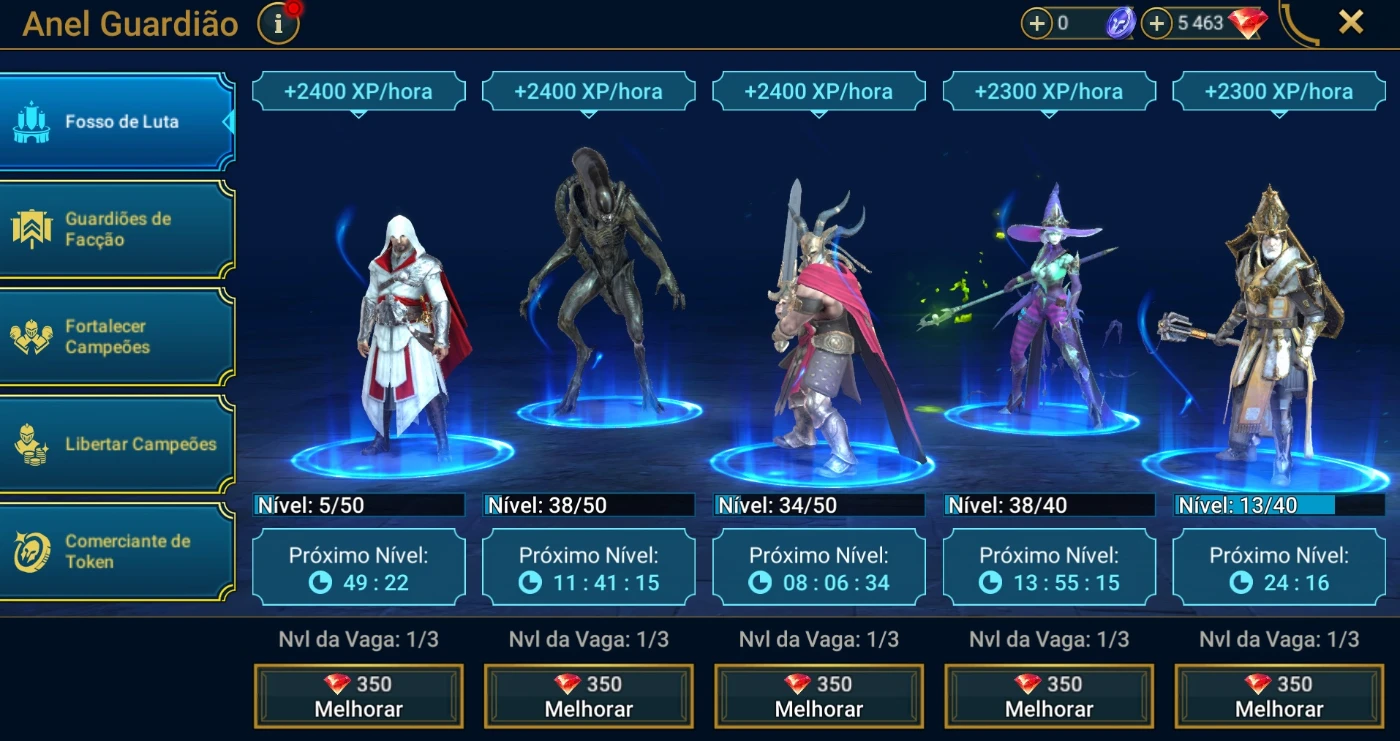
Task: Add purple tokens with the plus button
Action: point(1037,23)
